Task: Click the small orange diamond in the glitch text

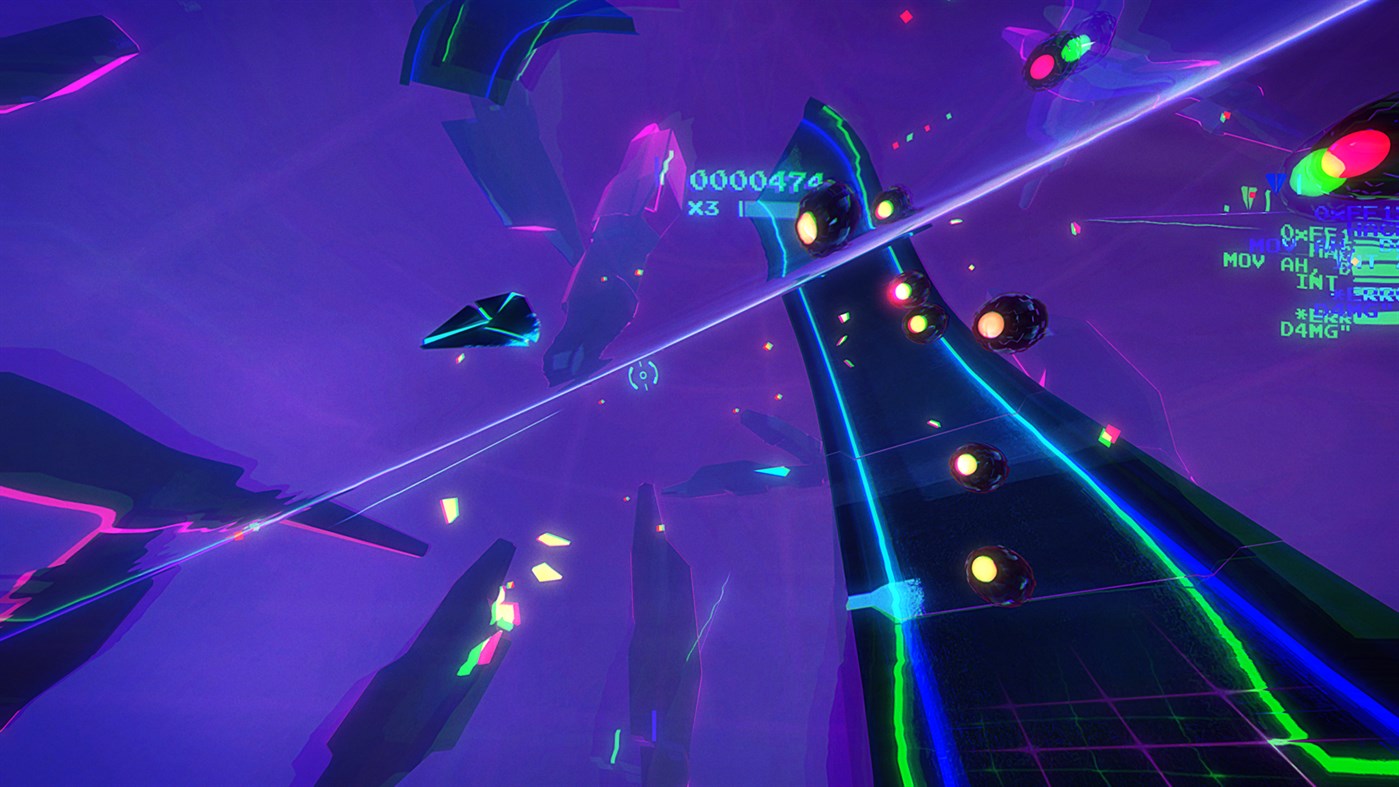Action: coord(1356,261)
